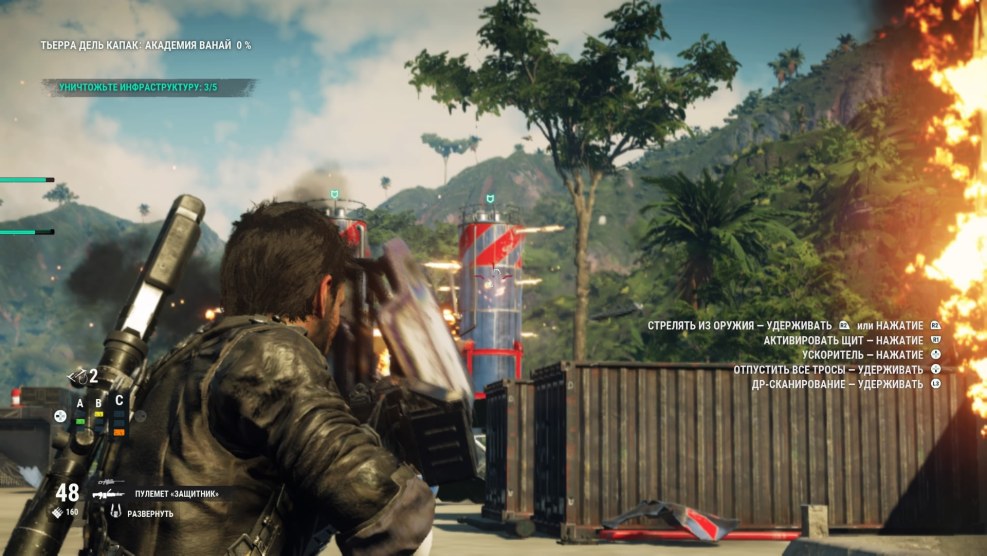Choose grapple loadout C

coord(119,400)
